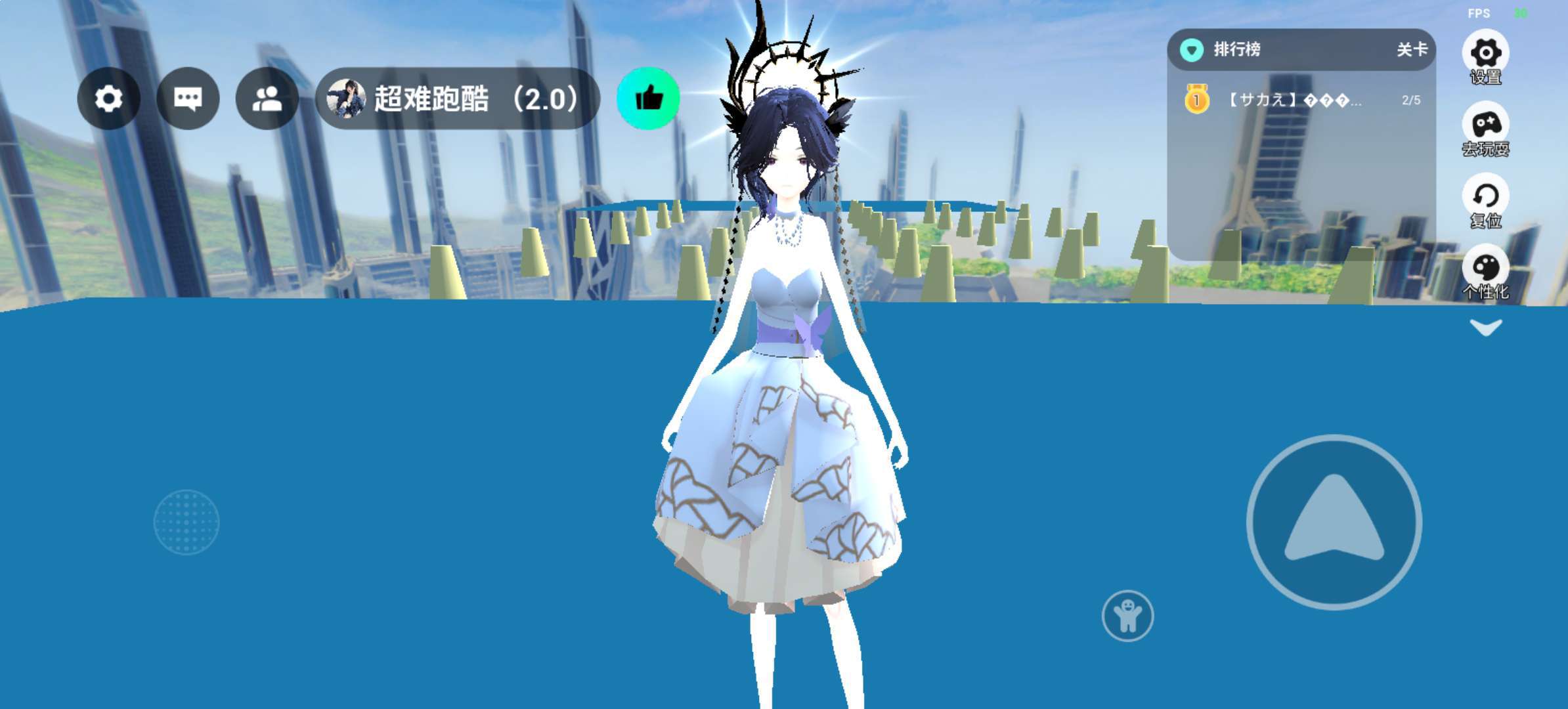
Task: Open the emote figure button
Action: [x=1127, y=616]
